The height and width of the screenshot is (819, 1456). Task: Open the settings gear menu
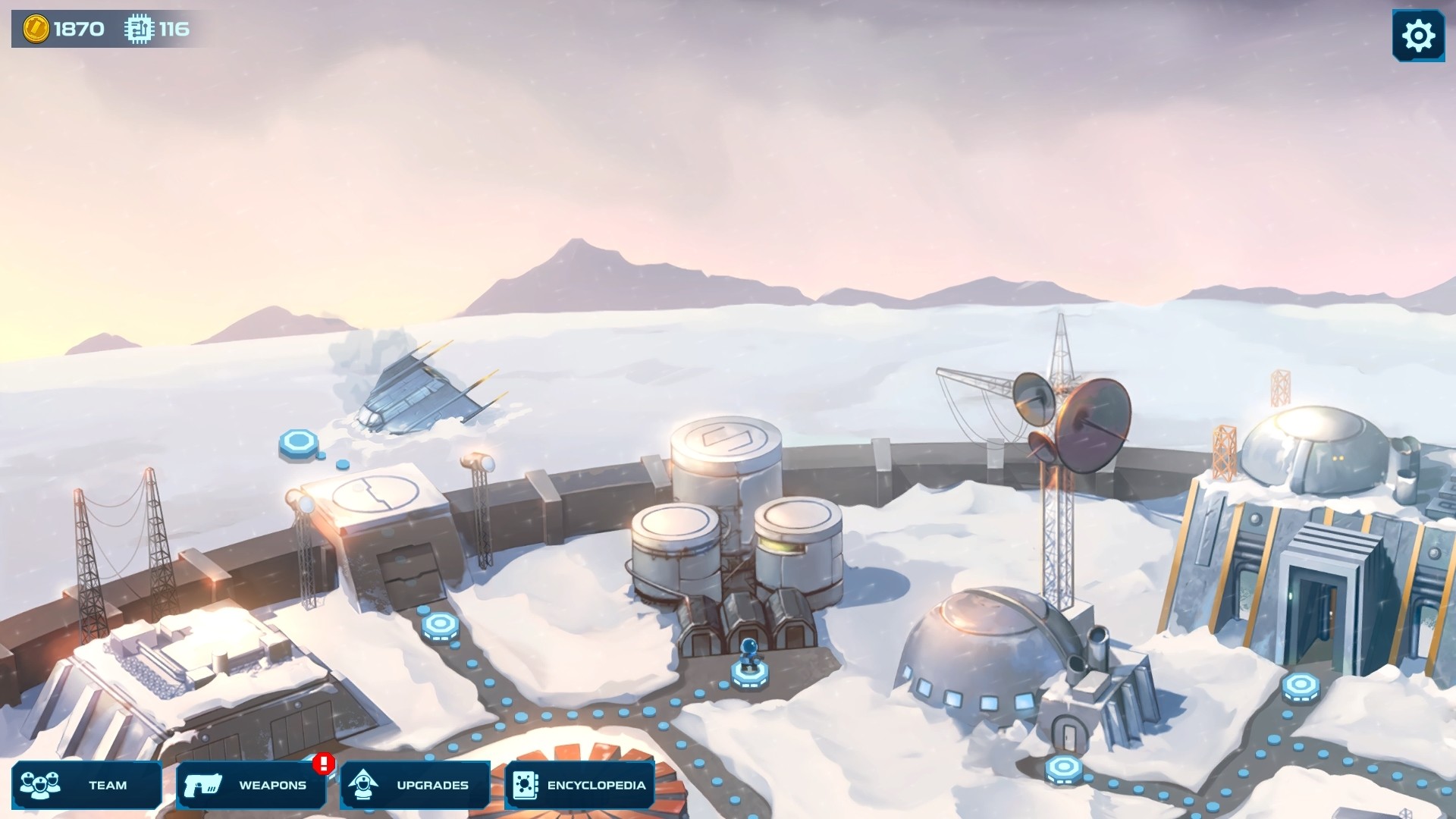tap(1417, 34)
